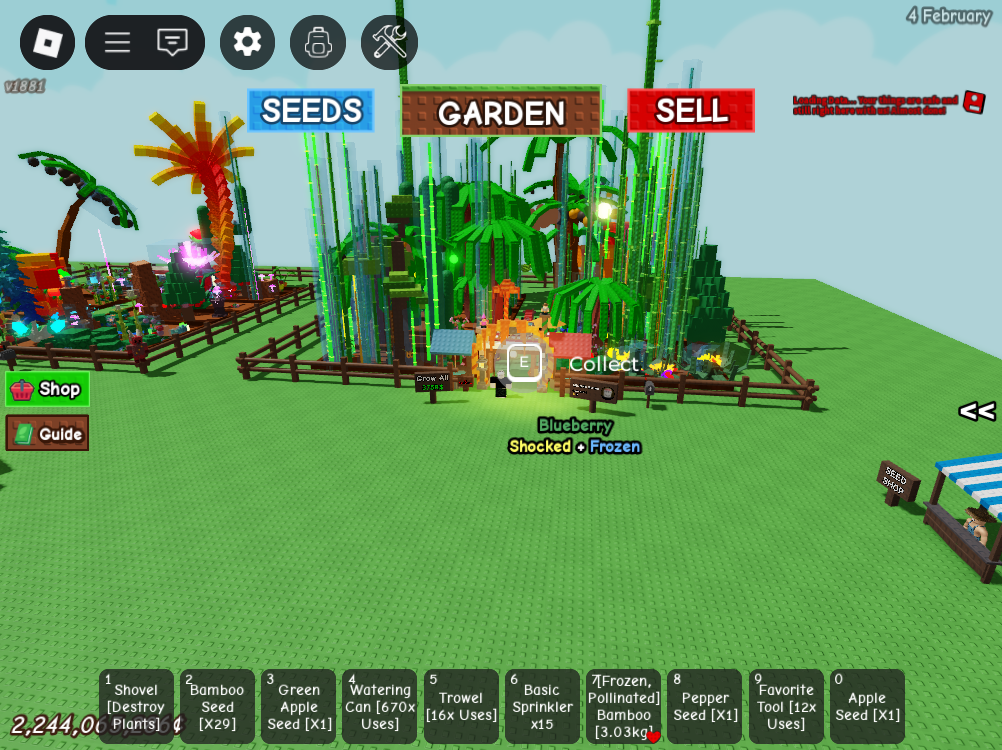Teleport with the blue SEEDS button
Image resolution: width=1002 pixels, height=750 pixels.
(311, 111)
